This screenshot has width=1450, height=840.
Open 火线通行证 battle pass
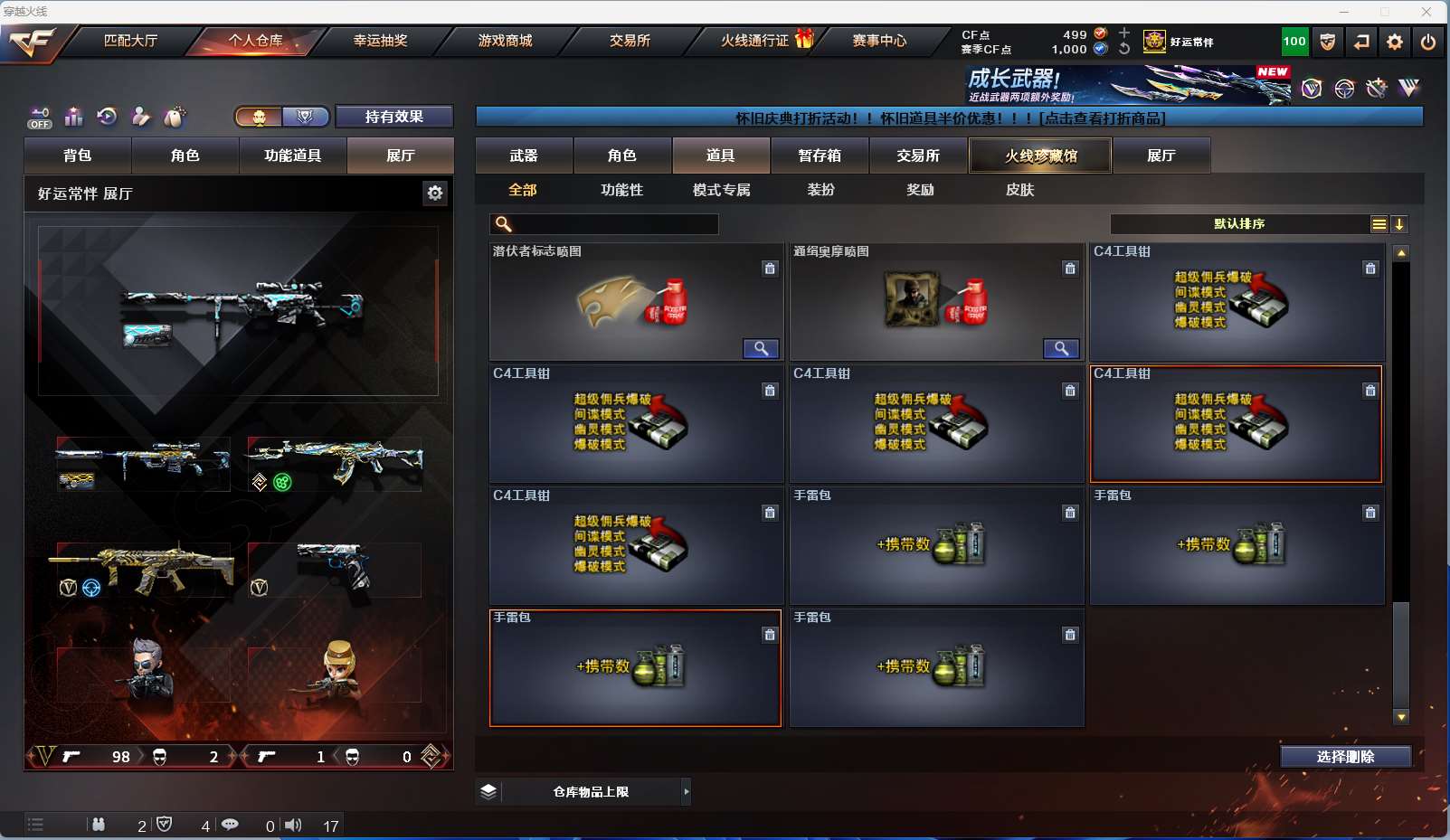pos(755,41)
